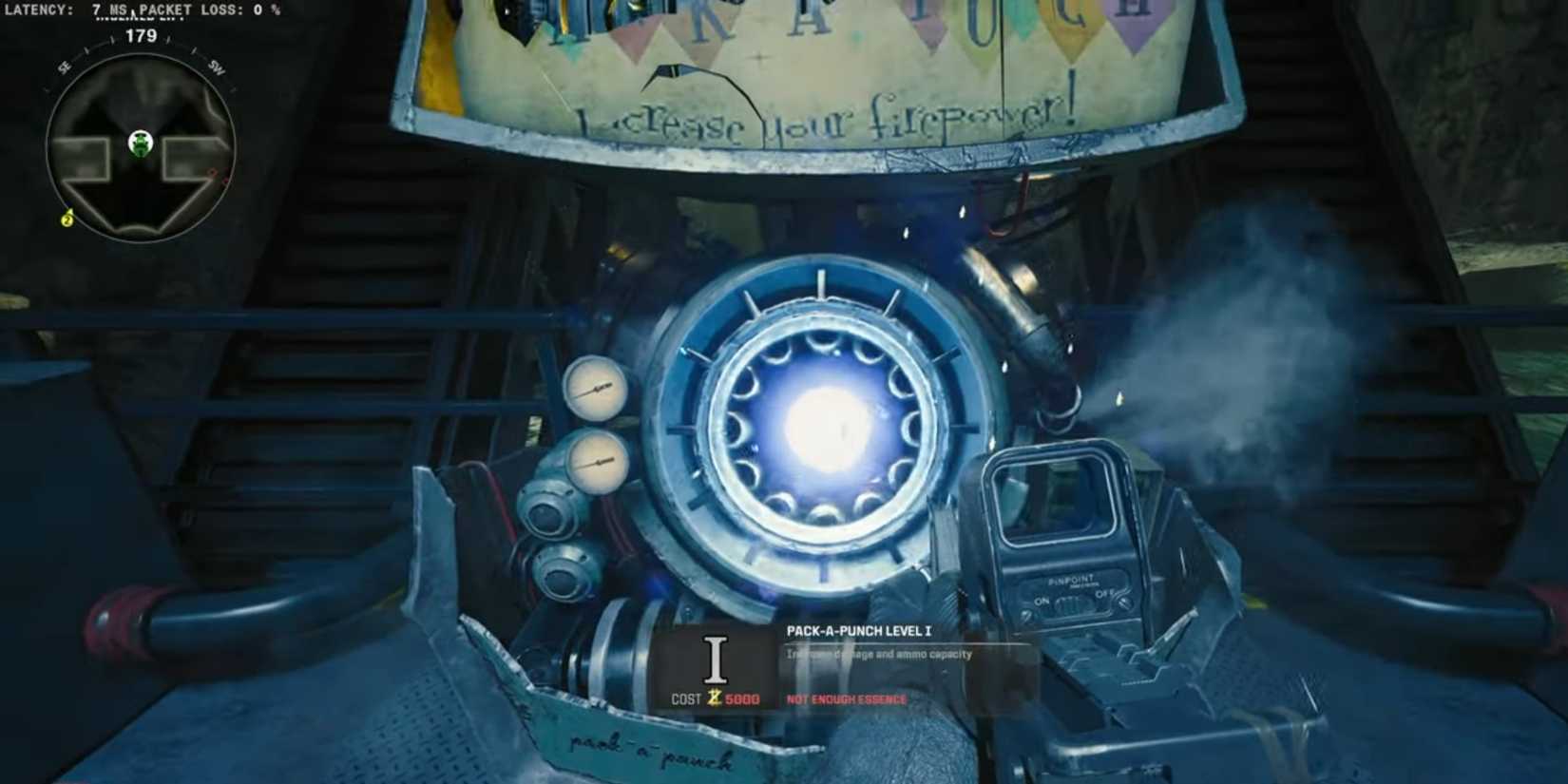Select the SE compass heading on the minimap

click(64, 66)
